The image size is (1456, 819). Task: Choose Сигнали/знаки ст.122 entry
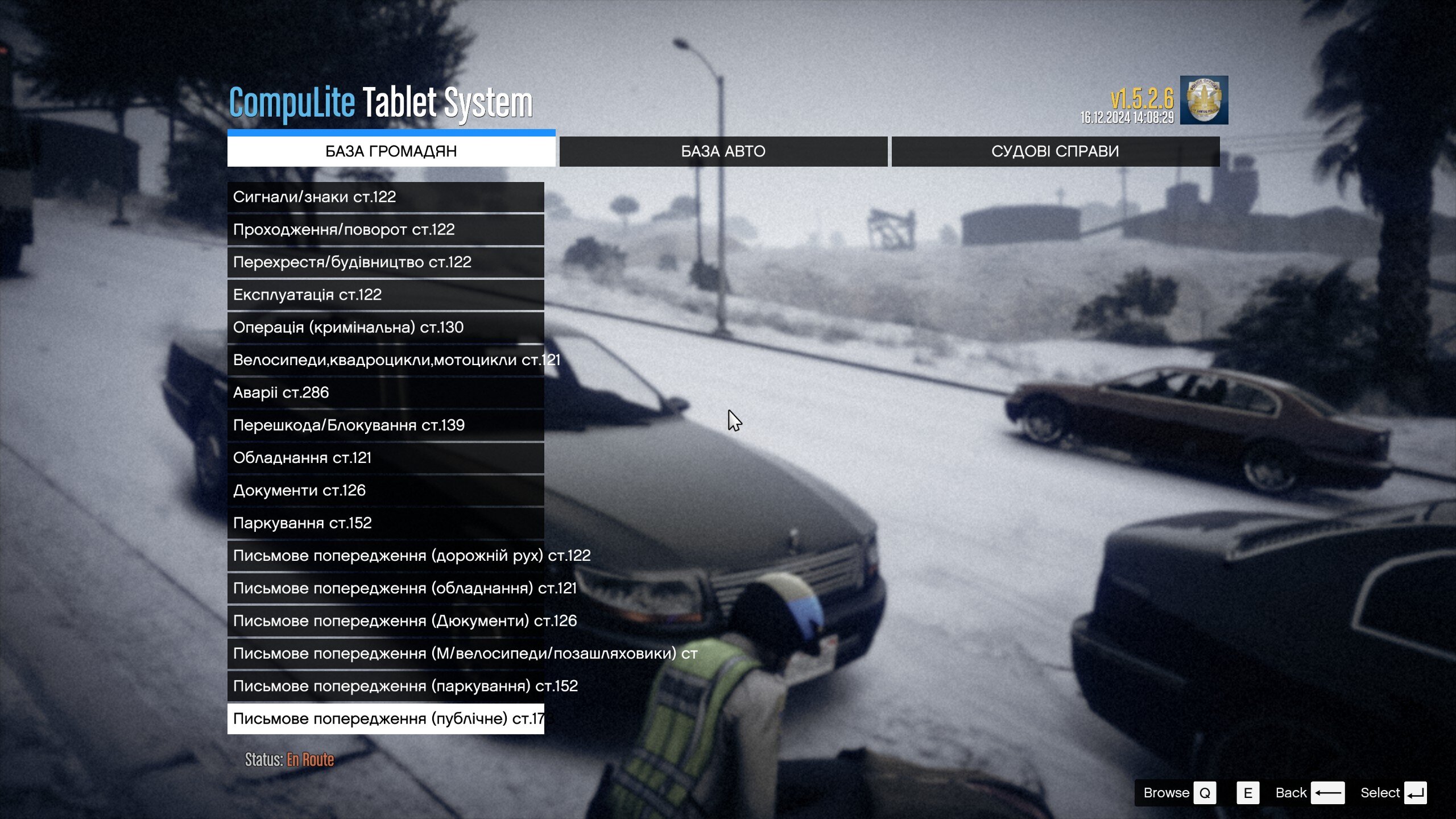(x=386, y=197)
